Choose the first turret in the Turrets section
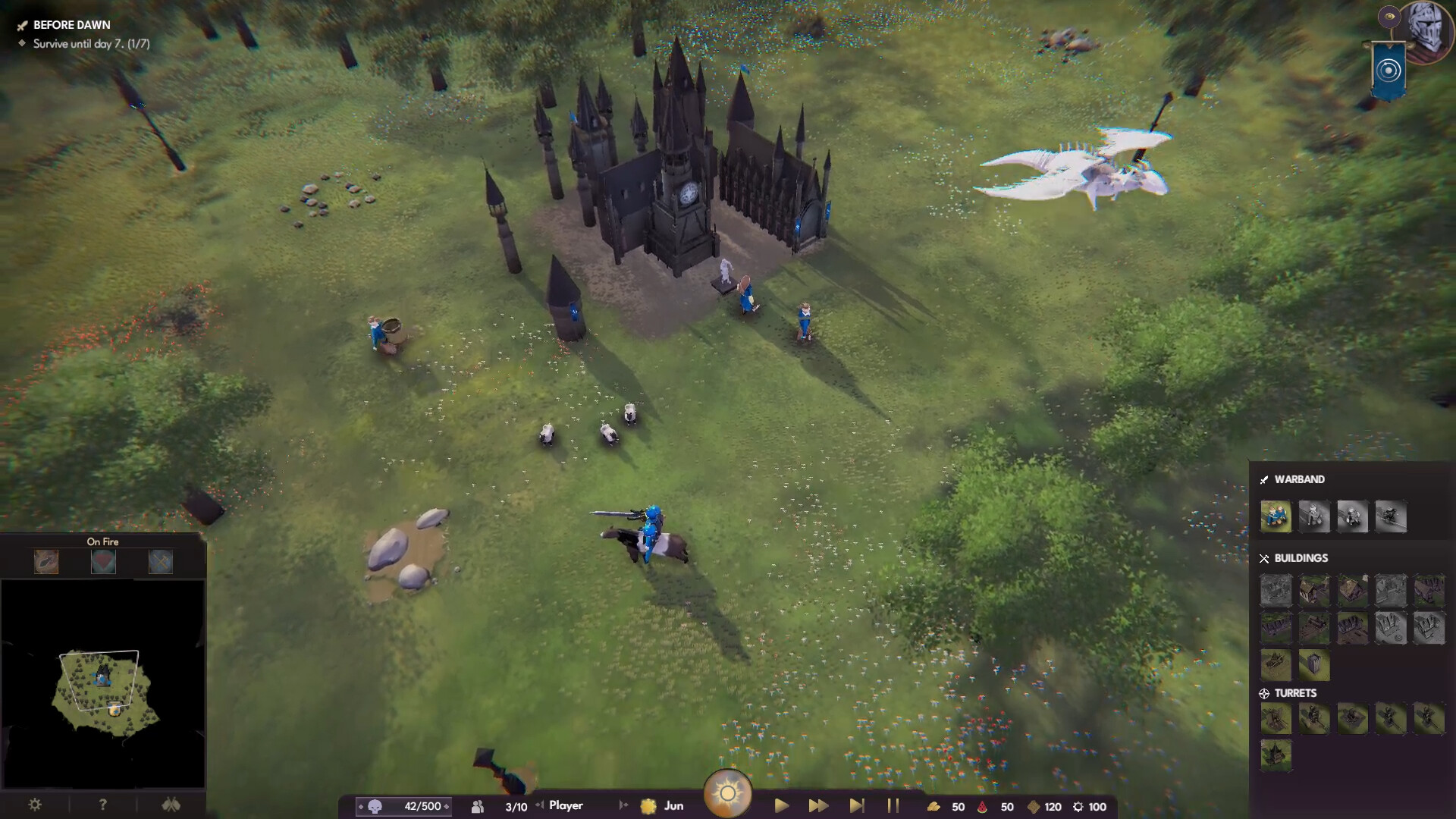The width and height of the screenshot is (1456, 819). 1276,718
